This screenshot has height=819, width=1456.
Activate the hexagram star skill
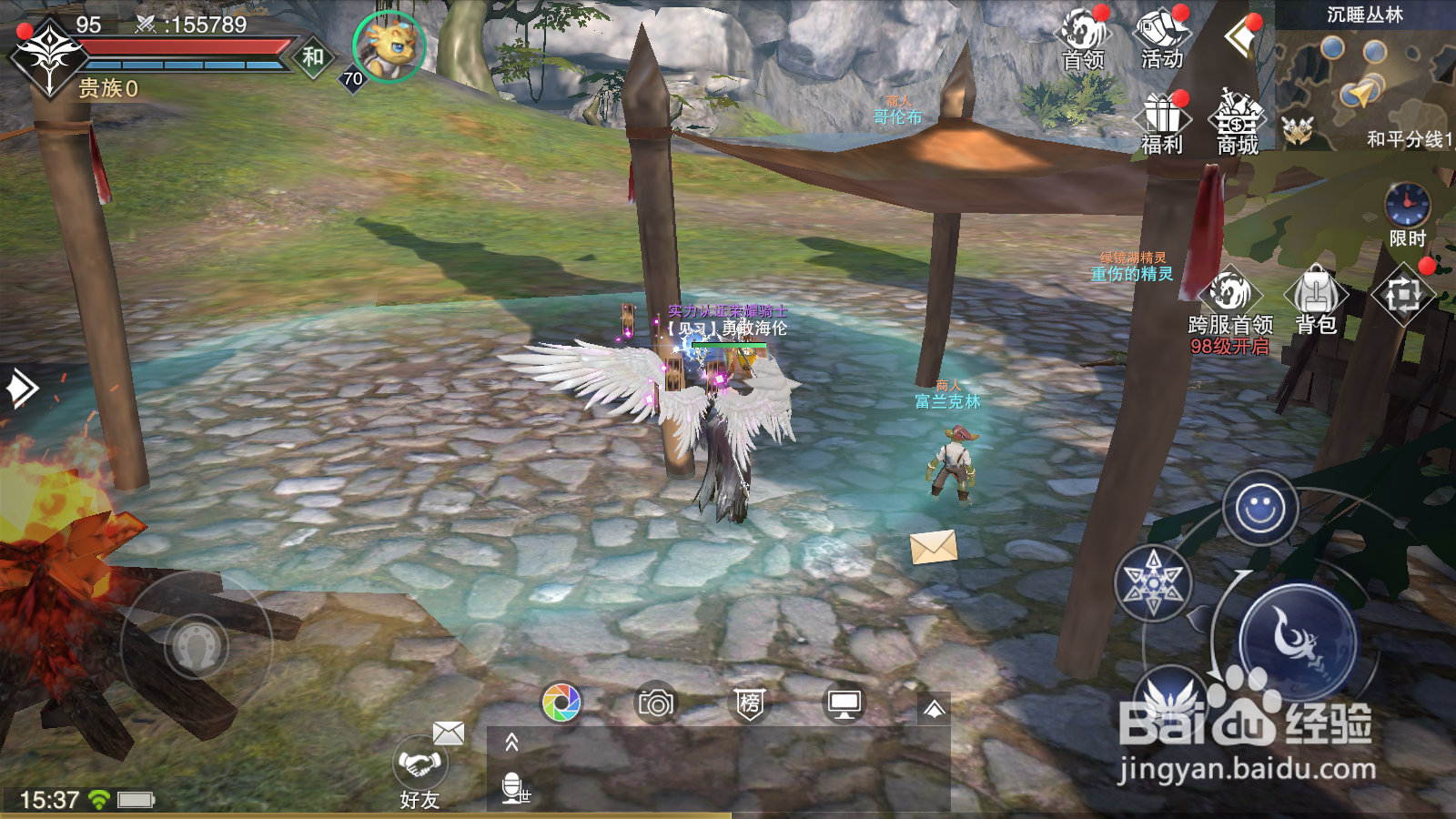pos(1153,583)
